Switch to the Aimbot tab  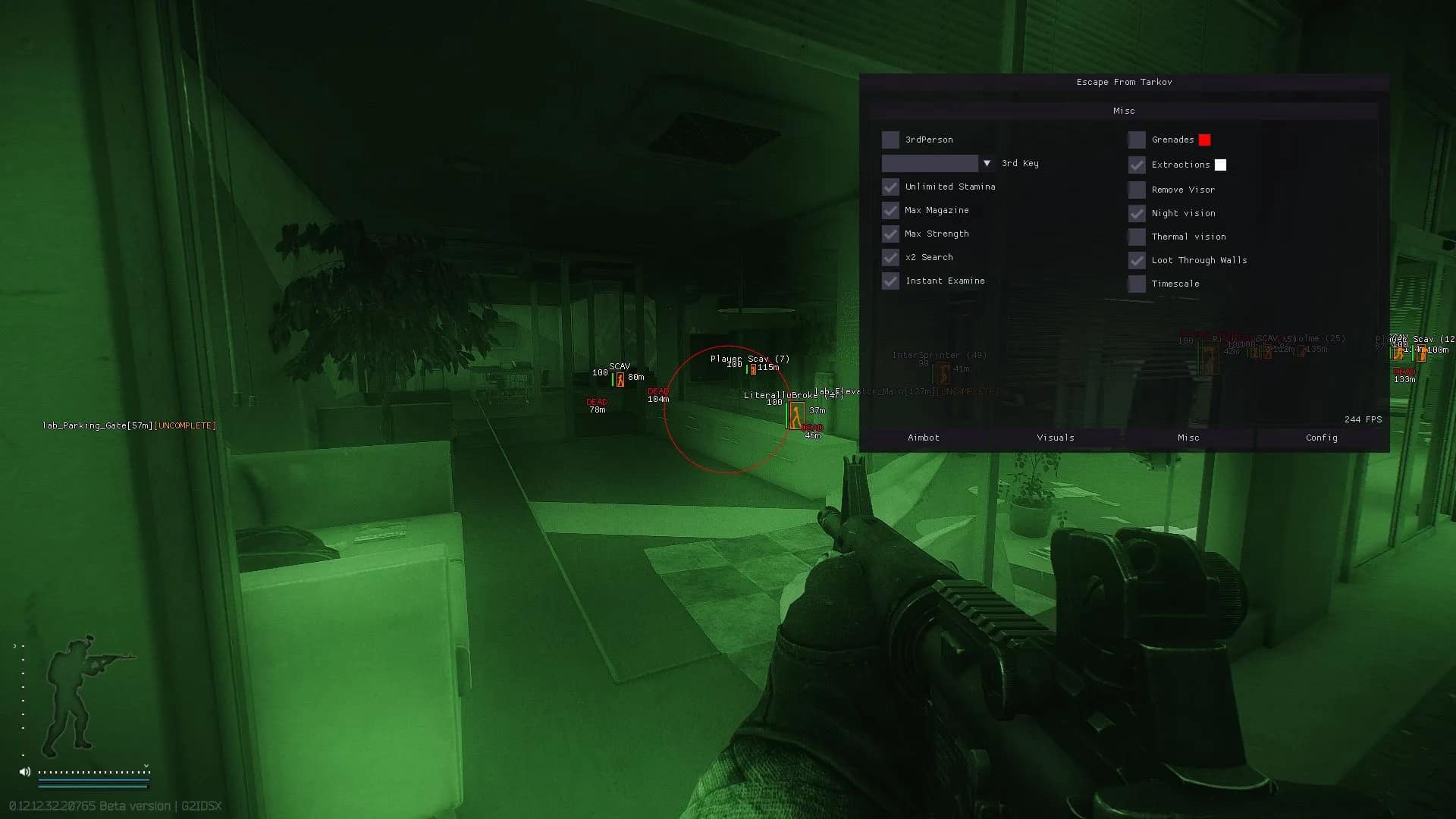pyautogui.click(x=924, y=438)
